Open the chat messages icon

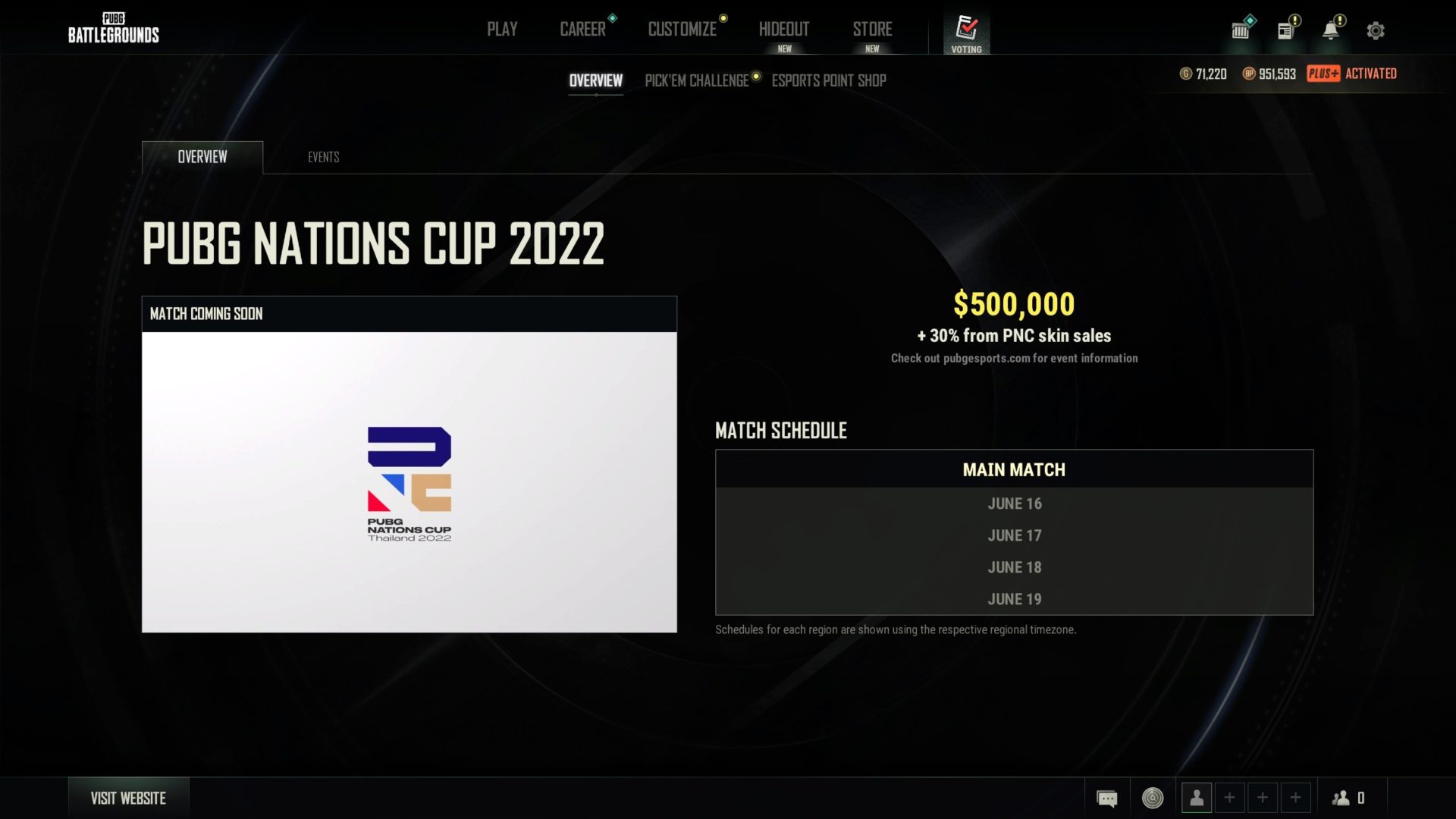1107,798
